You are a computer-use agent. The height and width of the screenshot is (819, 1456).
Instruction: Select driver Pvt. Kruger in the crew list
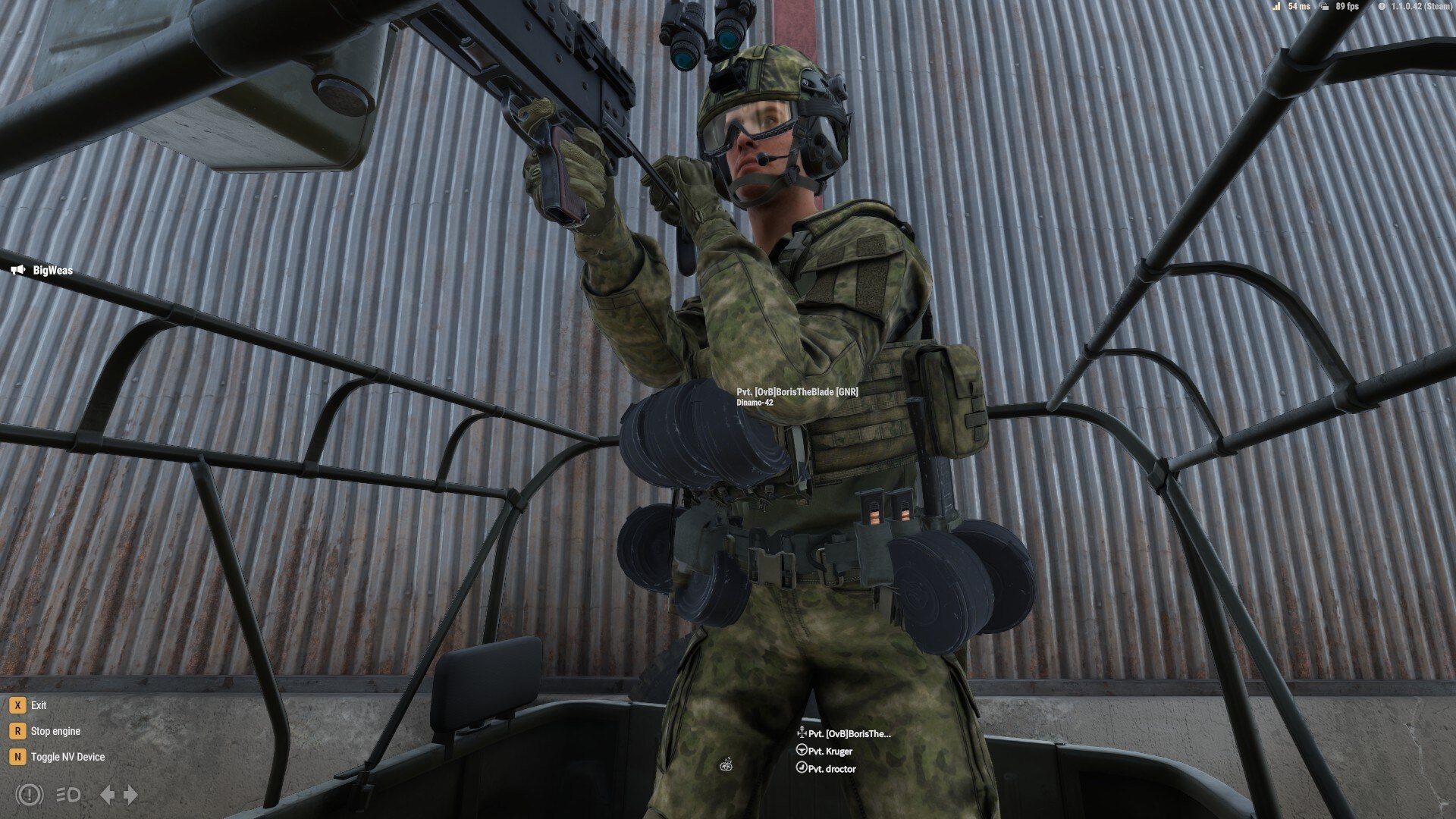pos(829,751)
